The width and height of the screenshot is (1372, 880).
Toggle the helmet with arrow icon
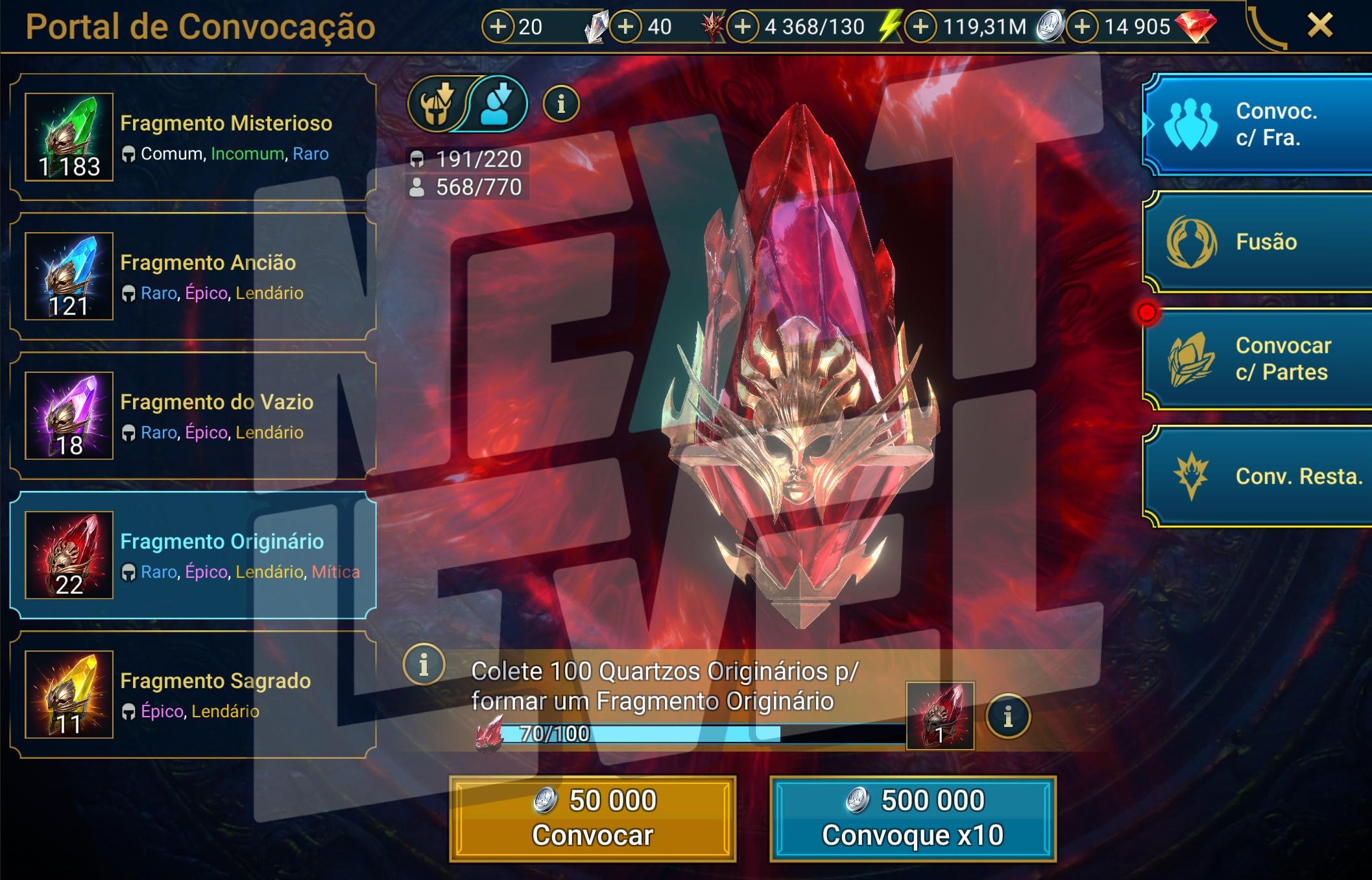click(437, 104)
